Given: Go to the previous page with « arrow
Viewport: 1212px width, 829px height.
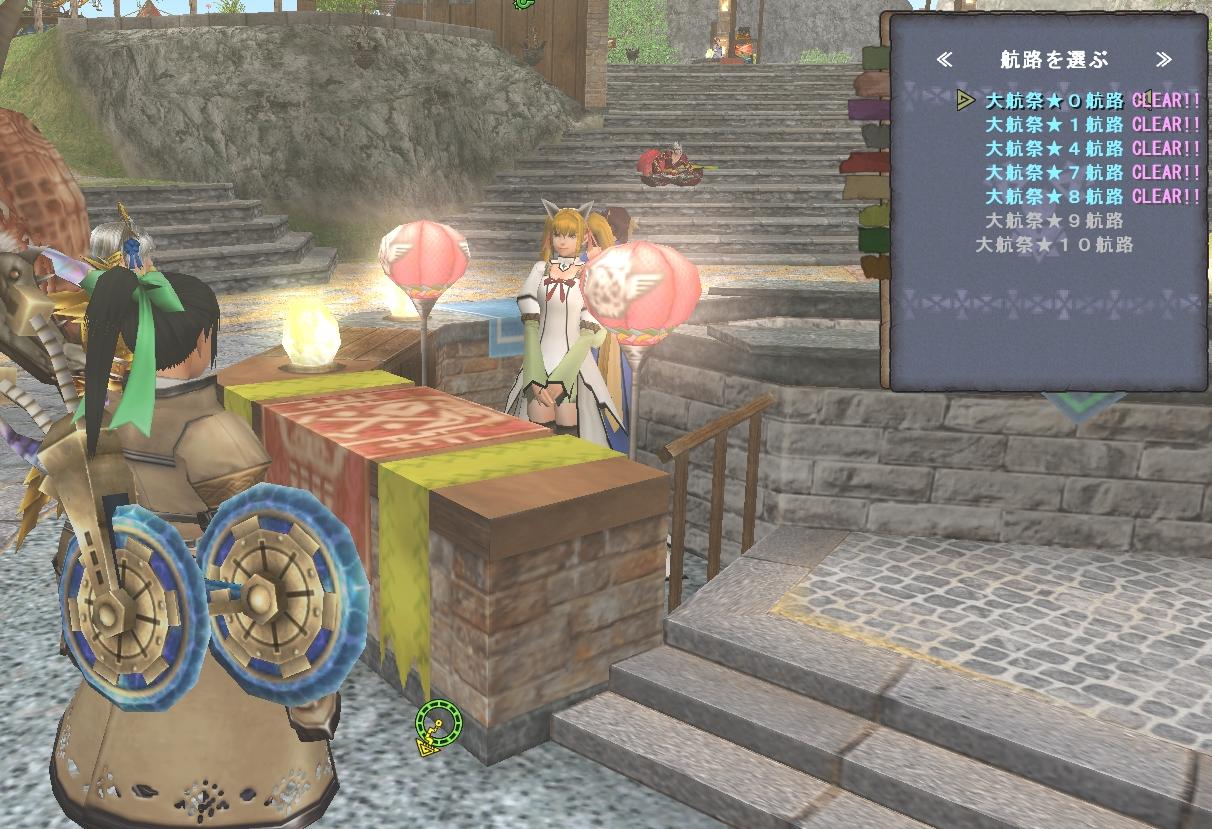Looking at the screenshot, I should pyautogui.click(x=945, y=60).
